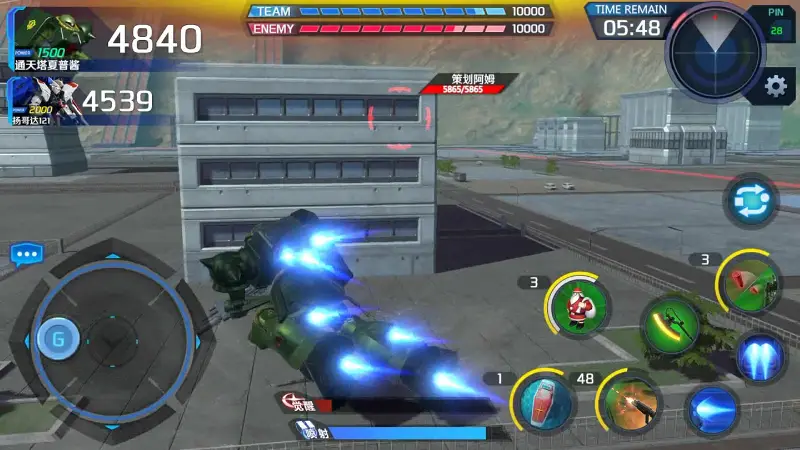The width and height of the screenshot is (800, 450).
Task: Open the gear settings menu
Action: (x=775, y=87)
